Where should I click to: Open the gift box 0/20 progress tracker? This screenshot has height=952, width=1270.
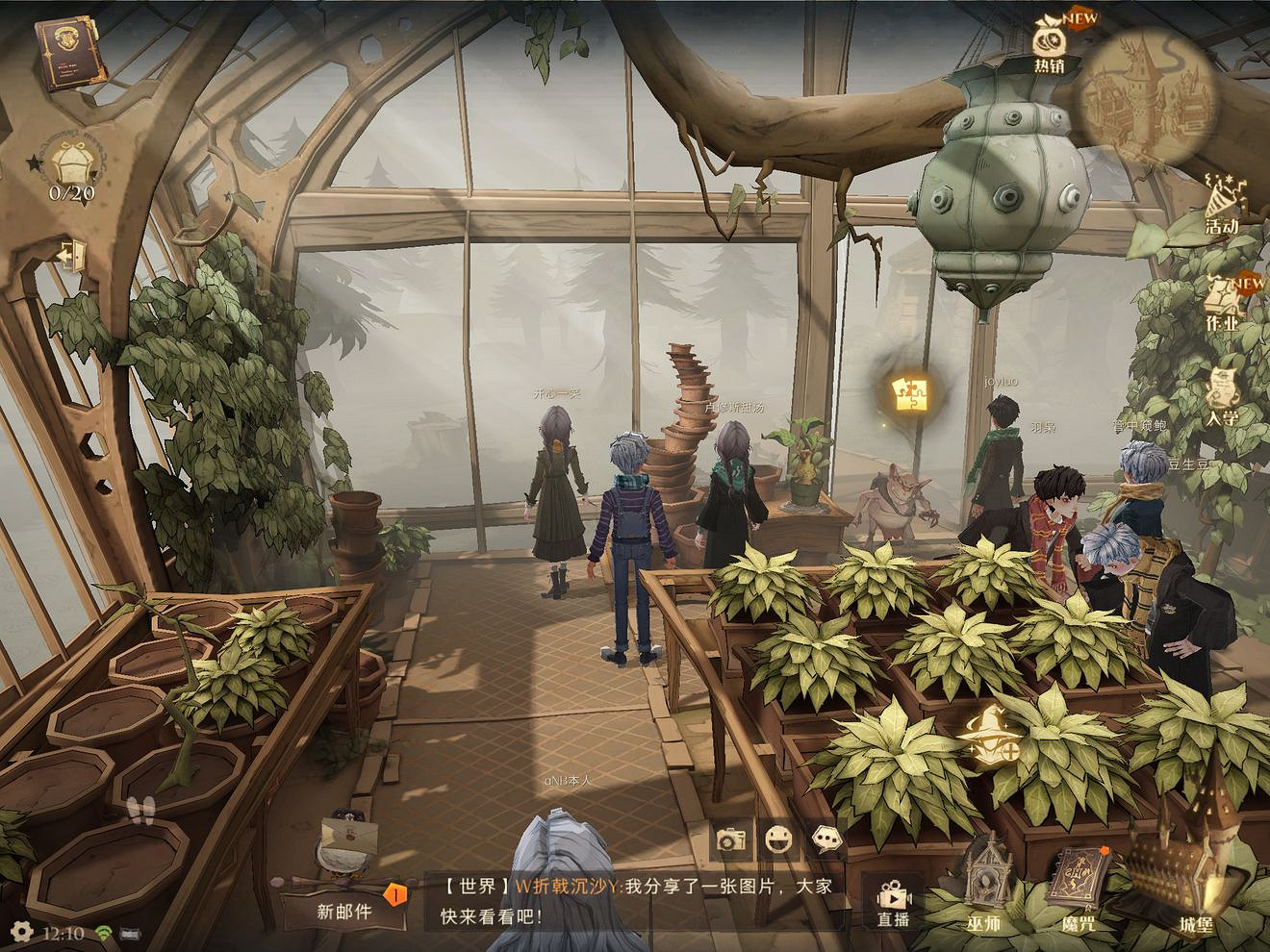[70, 165]
